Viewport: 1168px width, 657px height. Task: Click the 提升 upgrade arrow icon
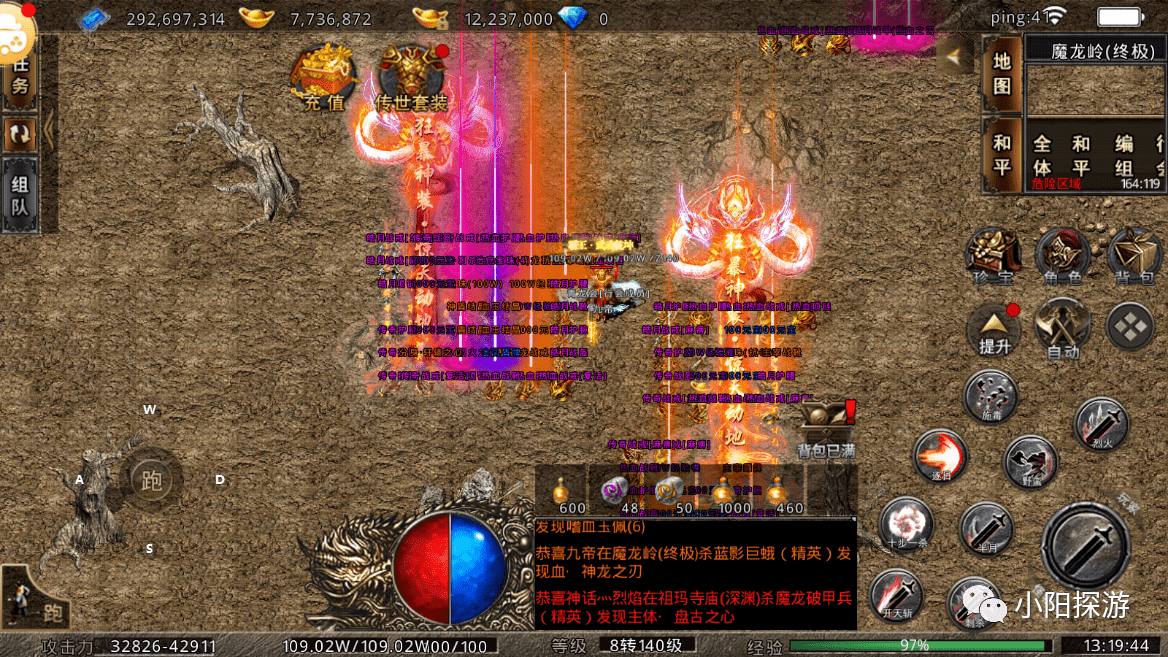click(x=994, y=327)
